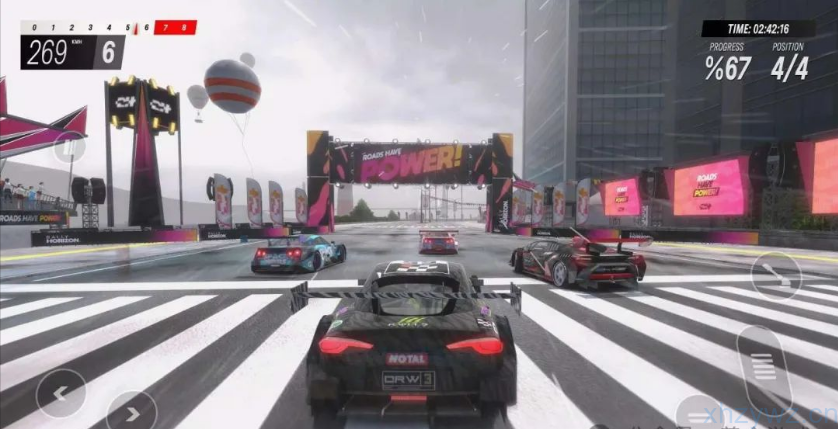Pull the handbrake lever button

click(x=775, y=275)
